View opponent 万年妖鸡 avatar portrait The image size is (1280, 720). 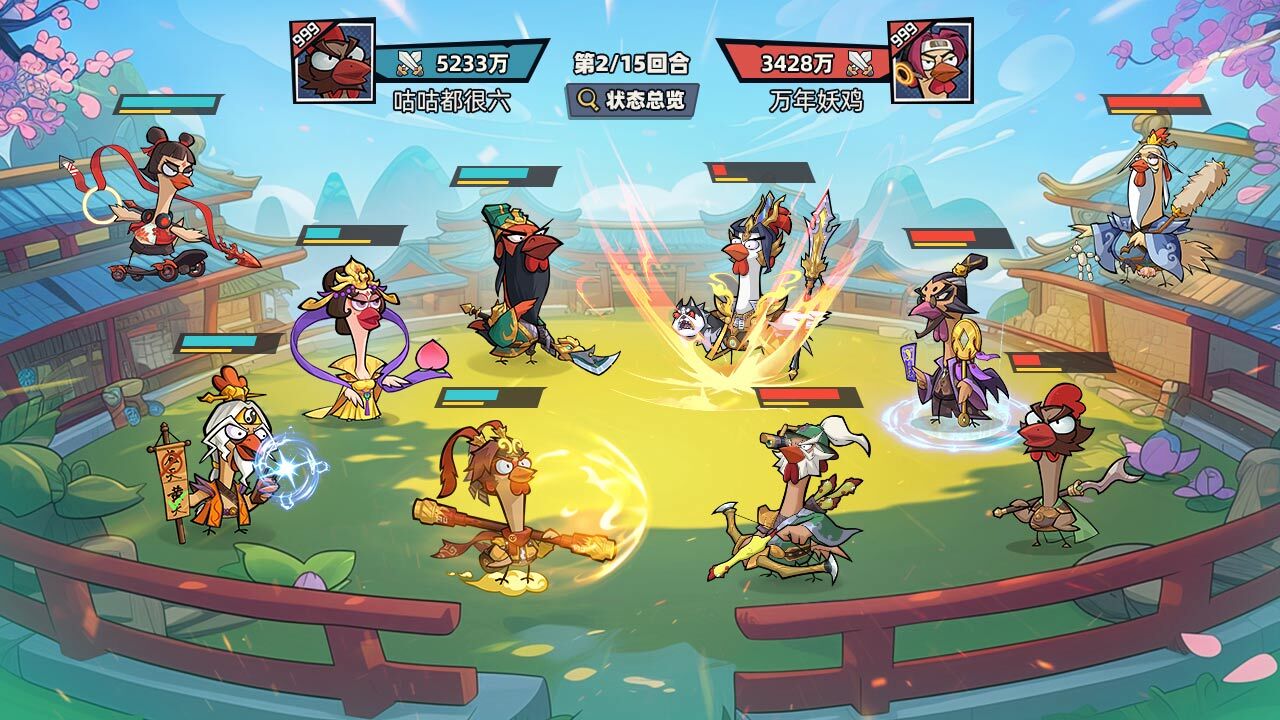pyautogui.click(x=930, y=60)
